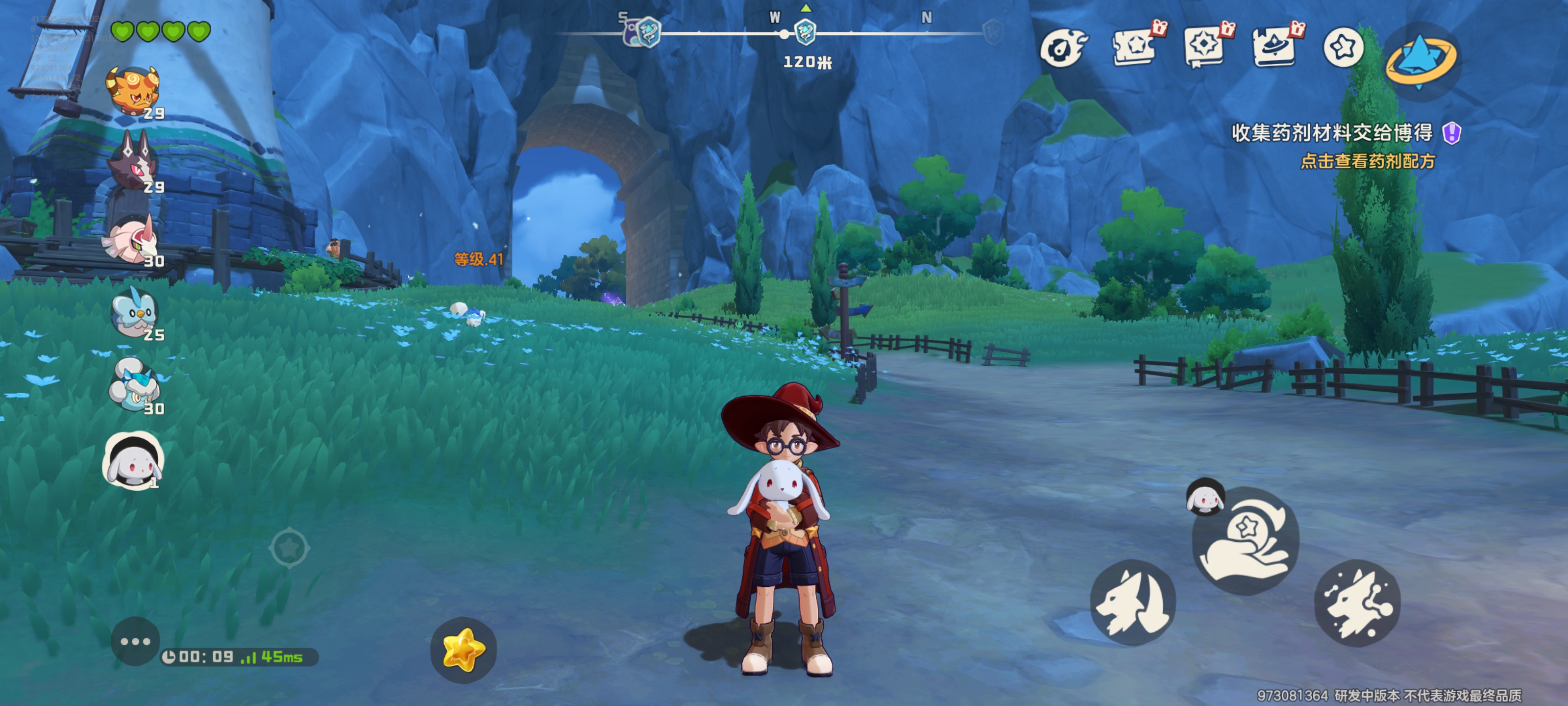Trigger the sparkling wolf skill button
Screen dimensions: 1568x706
point(1357,602)
